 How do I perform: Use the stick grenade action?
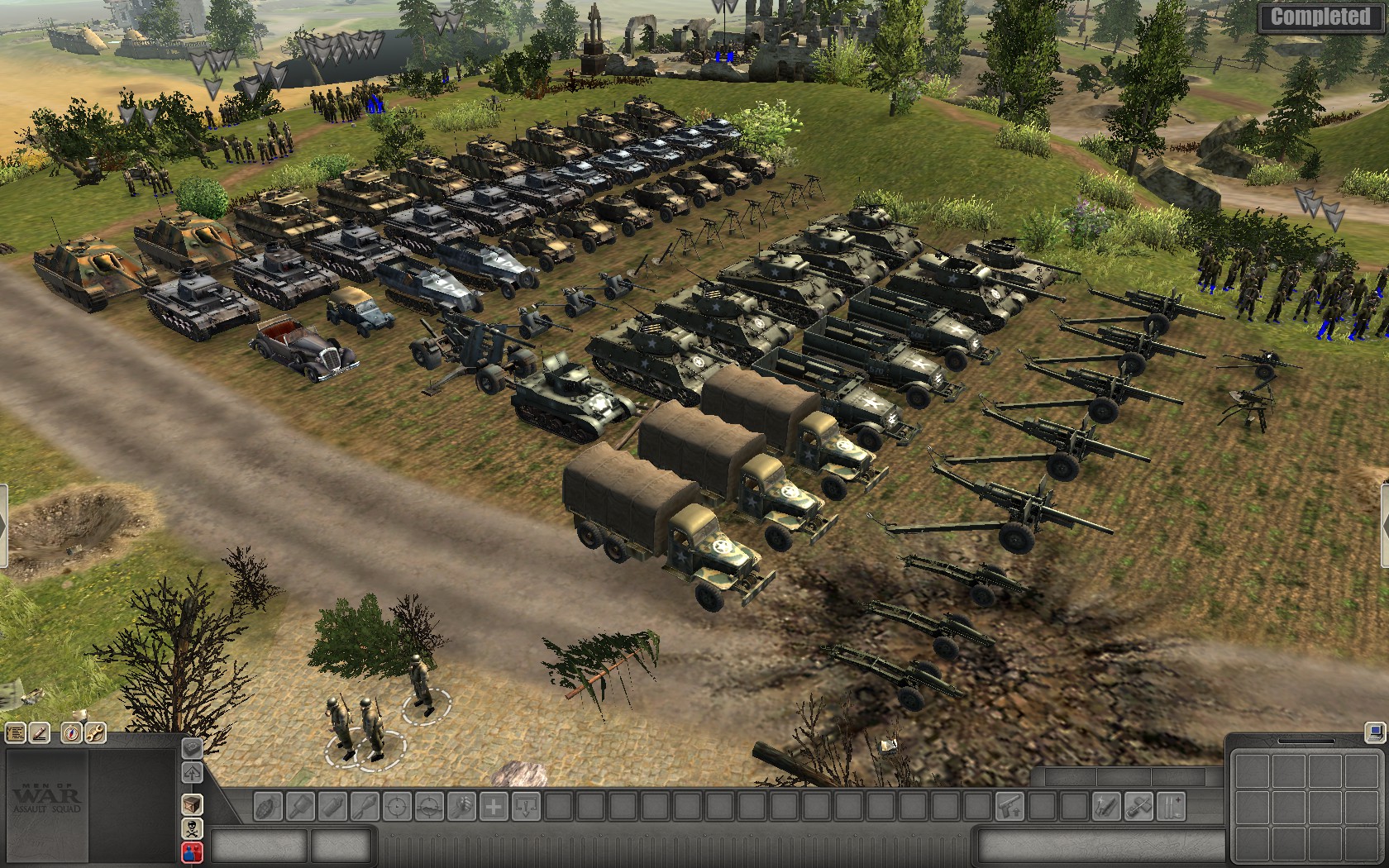(365, 806)
